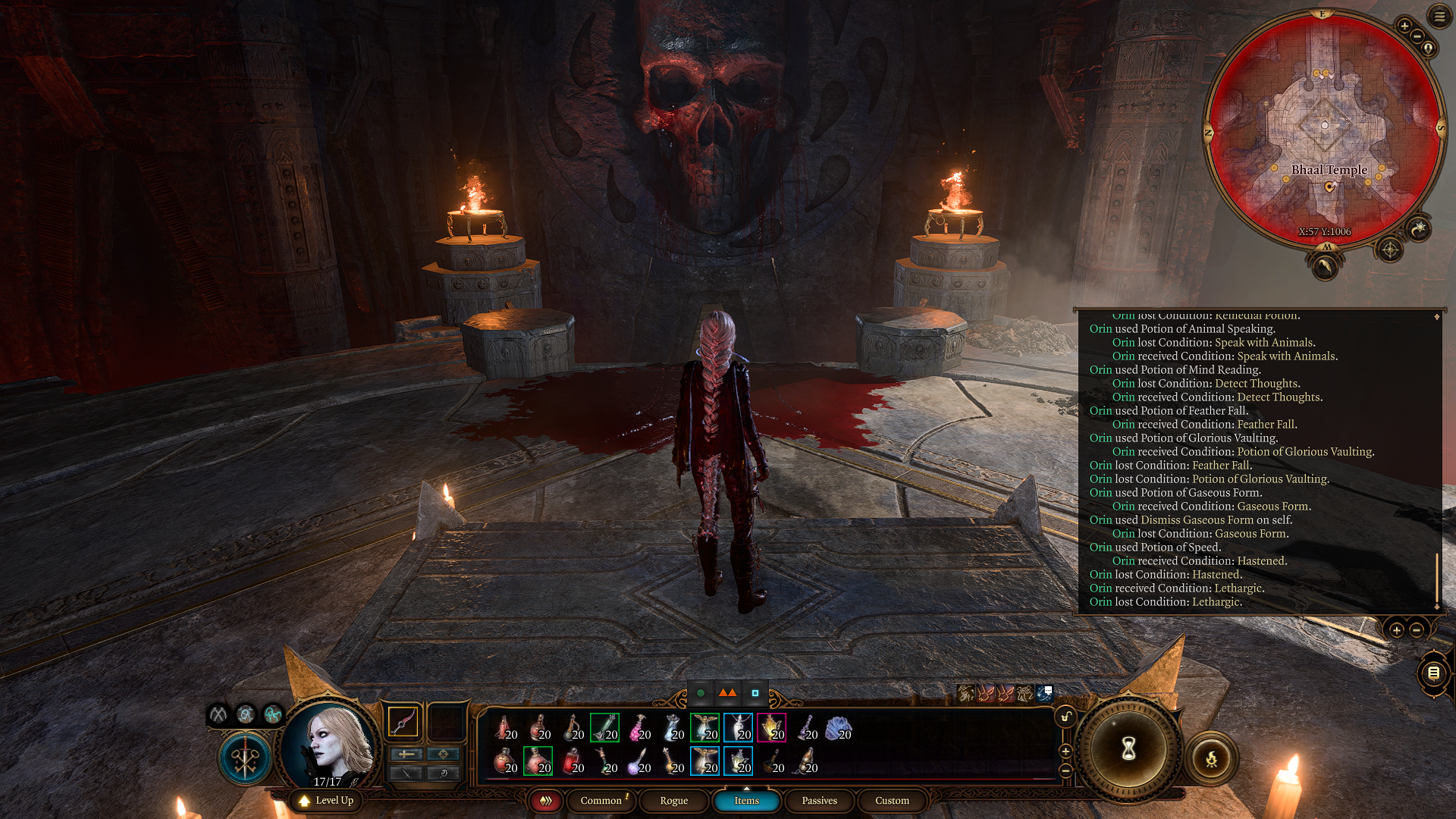Switch to the Common hotbar tab
The width and height of the screenshot is (1456, 819).
tap(601, 801)
